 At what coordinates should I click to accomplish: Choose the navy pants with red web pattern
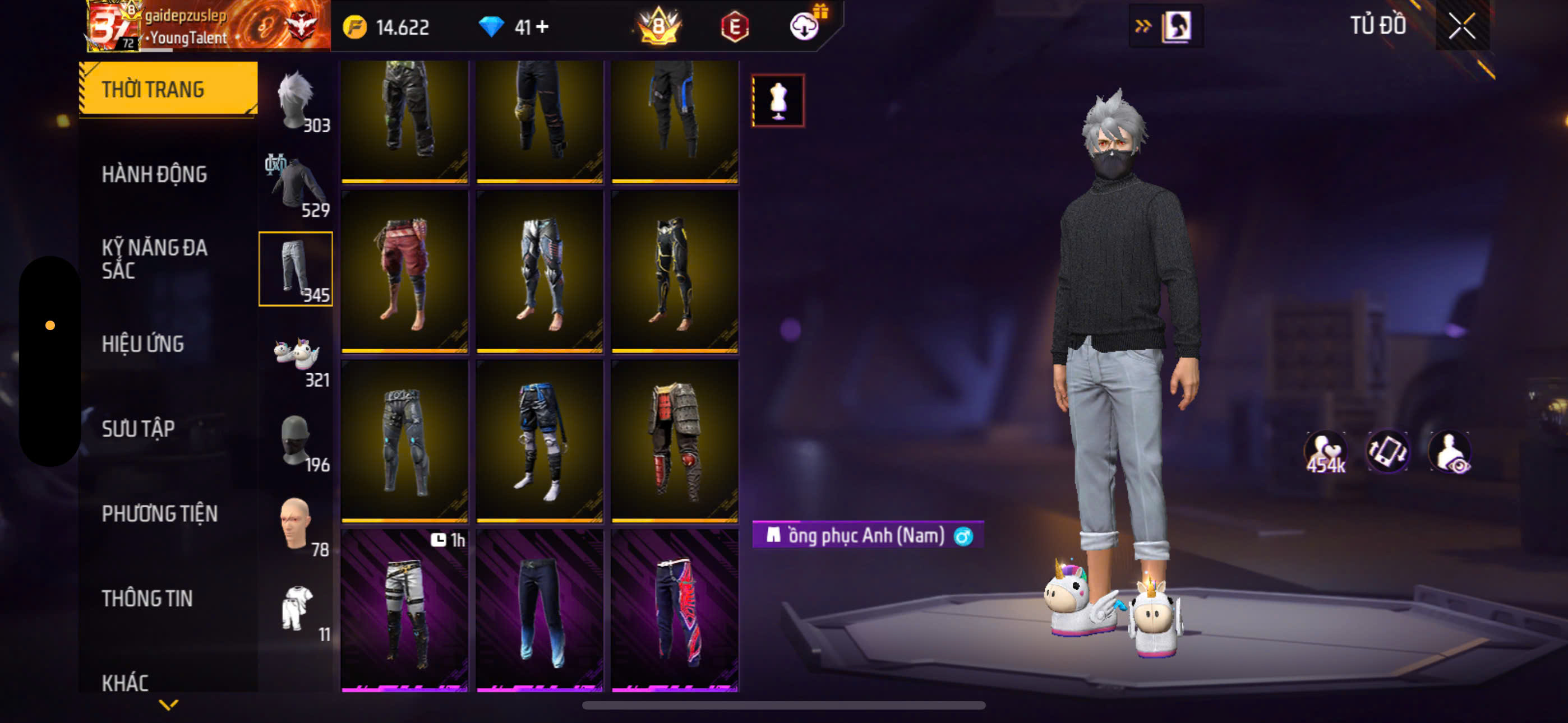coord(675,610)
